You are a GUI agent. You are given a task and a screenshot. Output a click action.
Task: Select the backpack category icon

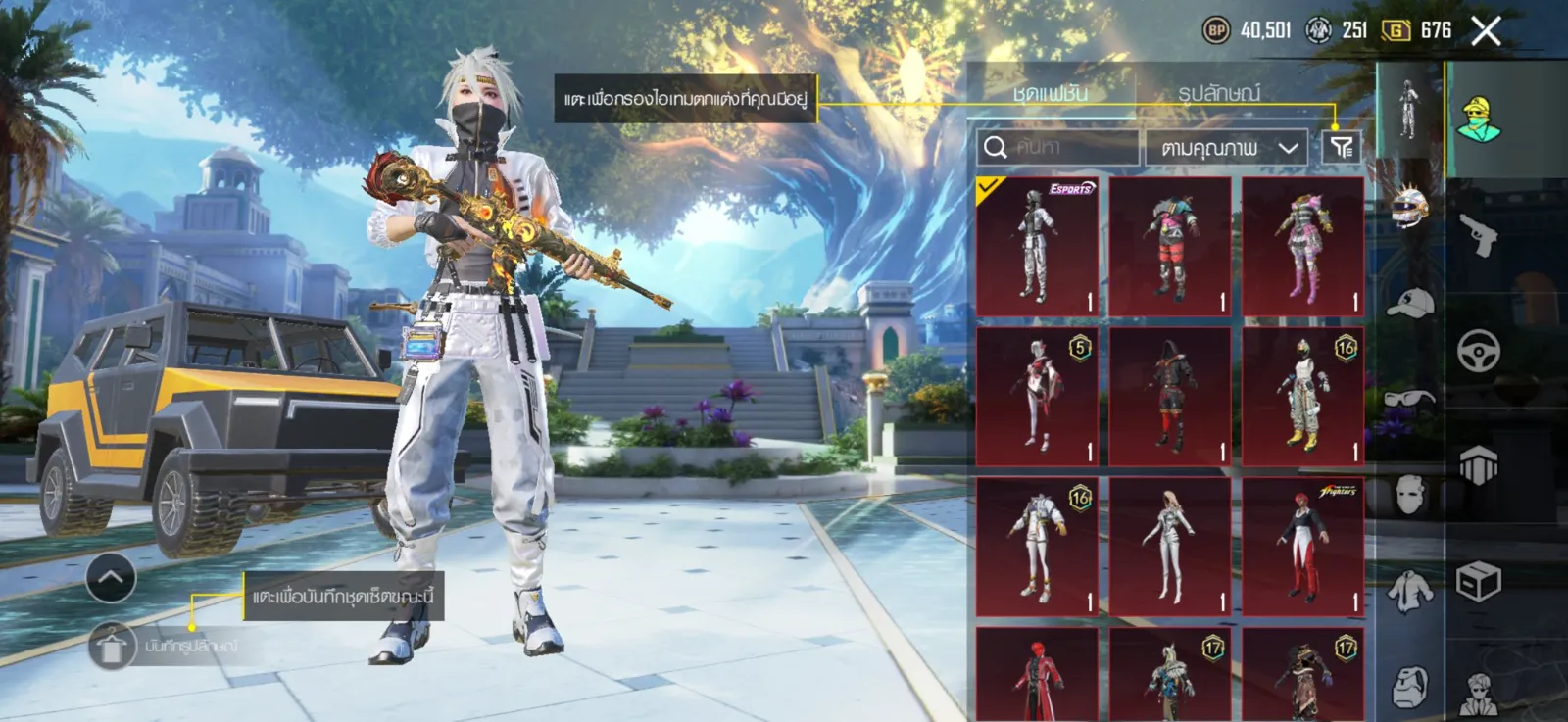click(x=1409, y=686)
